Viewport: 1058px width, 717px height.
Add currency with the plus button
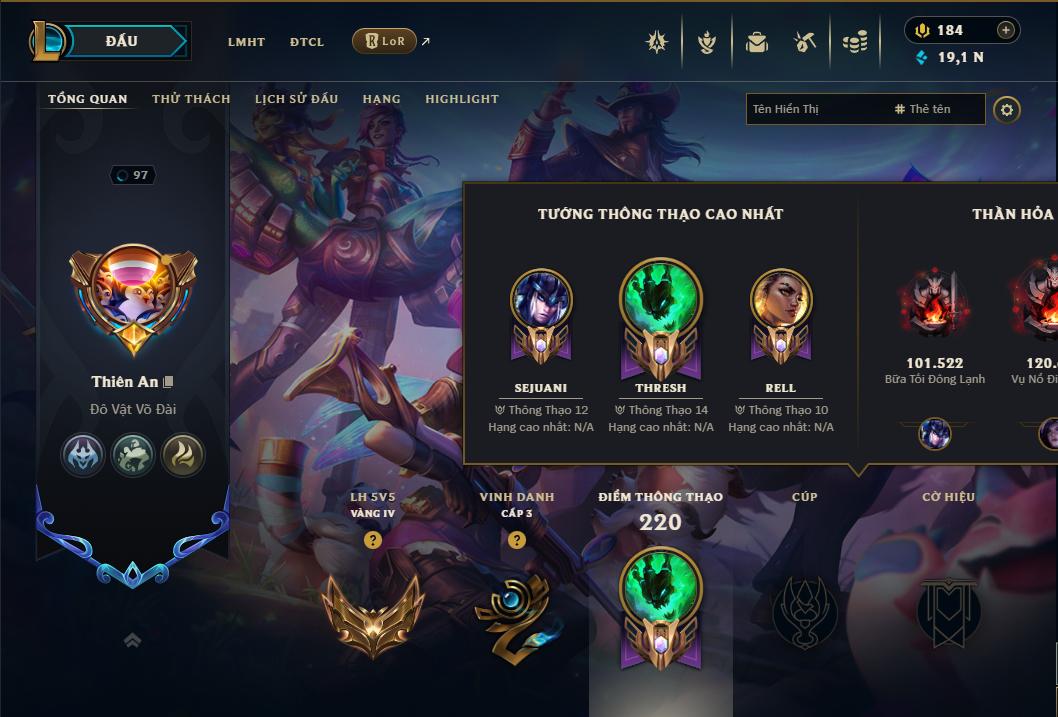coord(1005,31)
